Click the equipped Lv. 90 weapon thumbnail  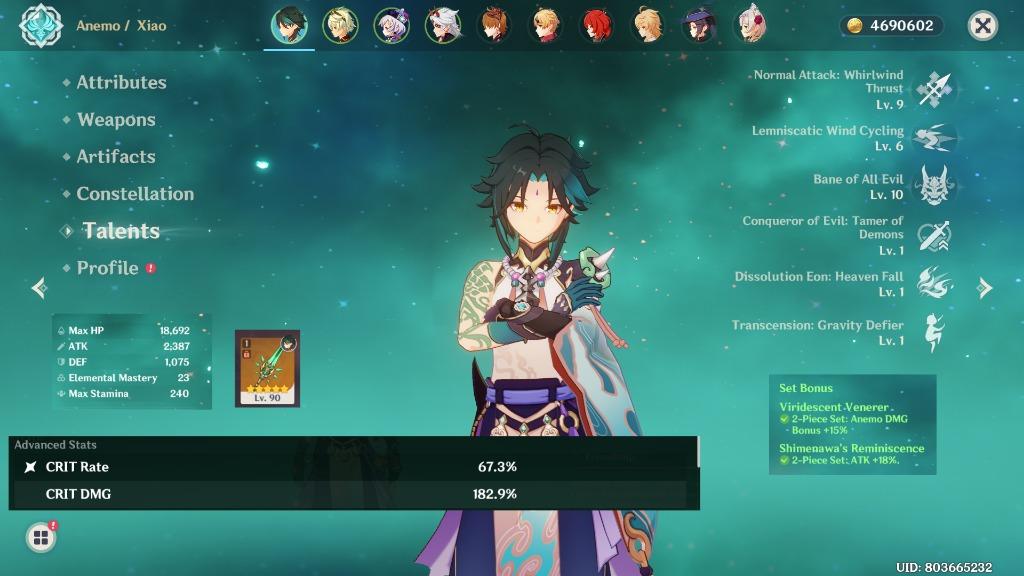[x=267, y=368]
